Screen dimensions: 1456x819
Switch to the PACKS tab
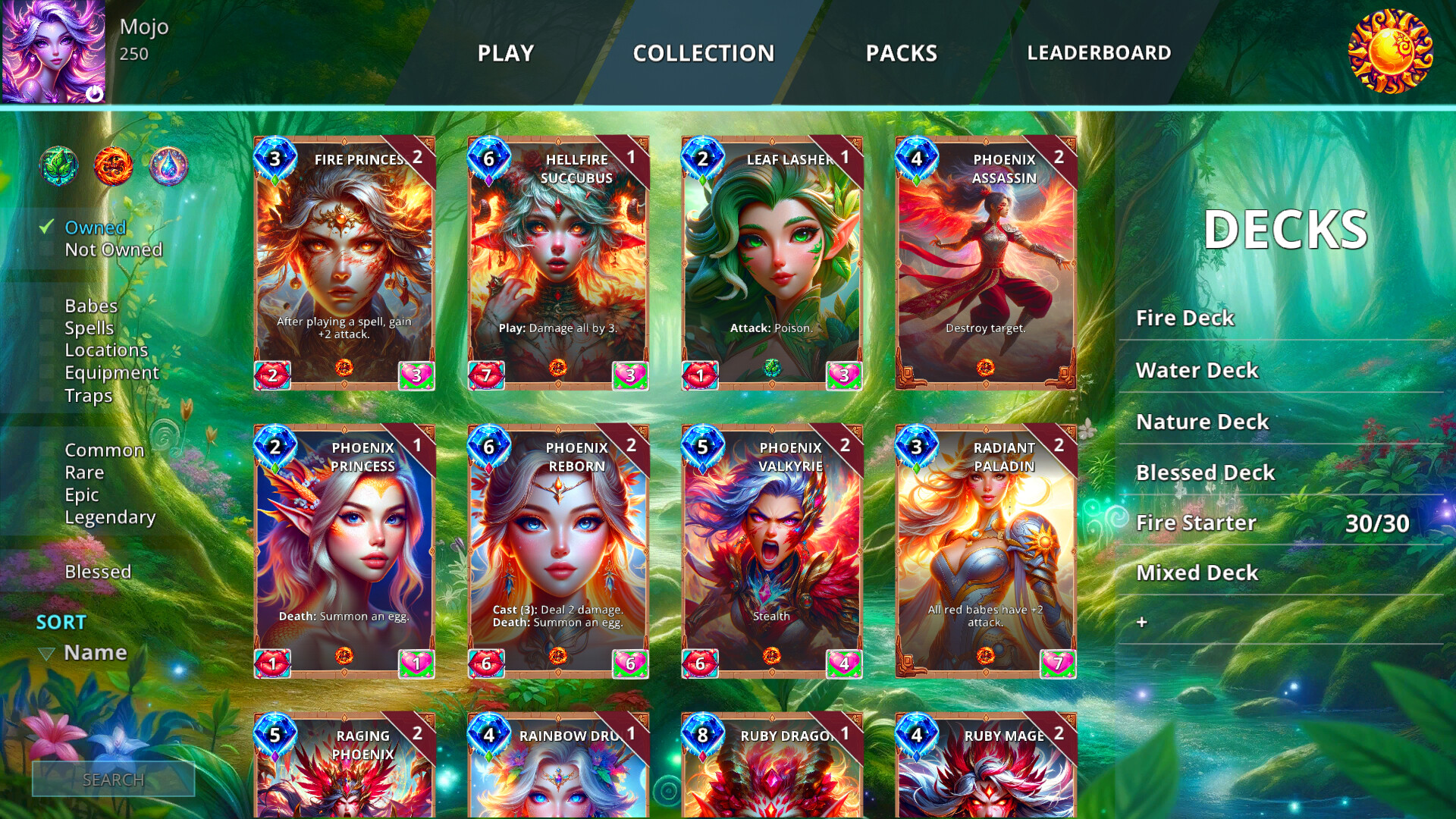point(902,54)
